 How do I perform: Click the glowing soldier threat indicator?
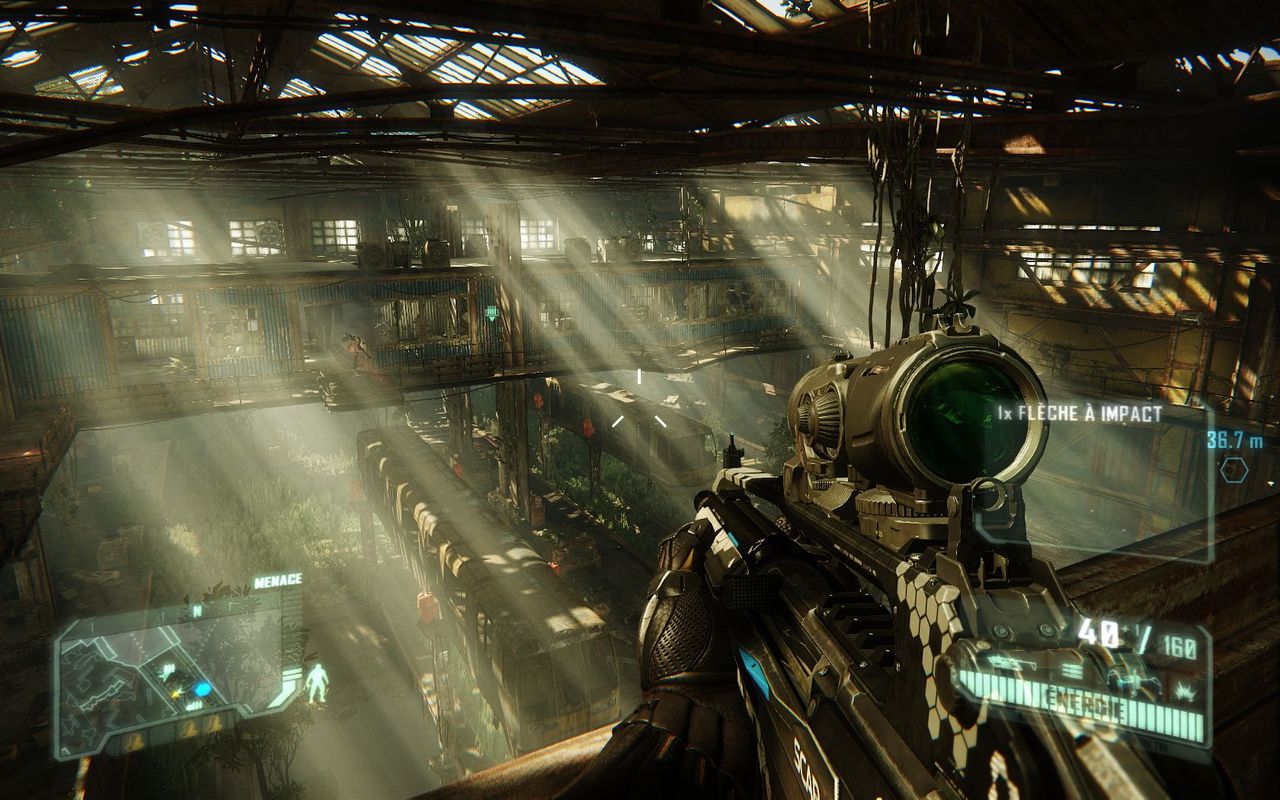(317, 681)
